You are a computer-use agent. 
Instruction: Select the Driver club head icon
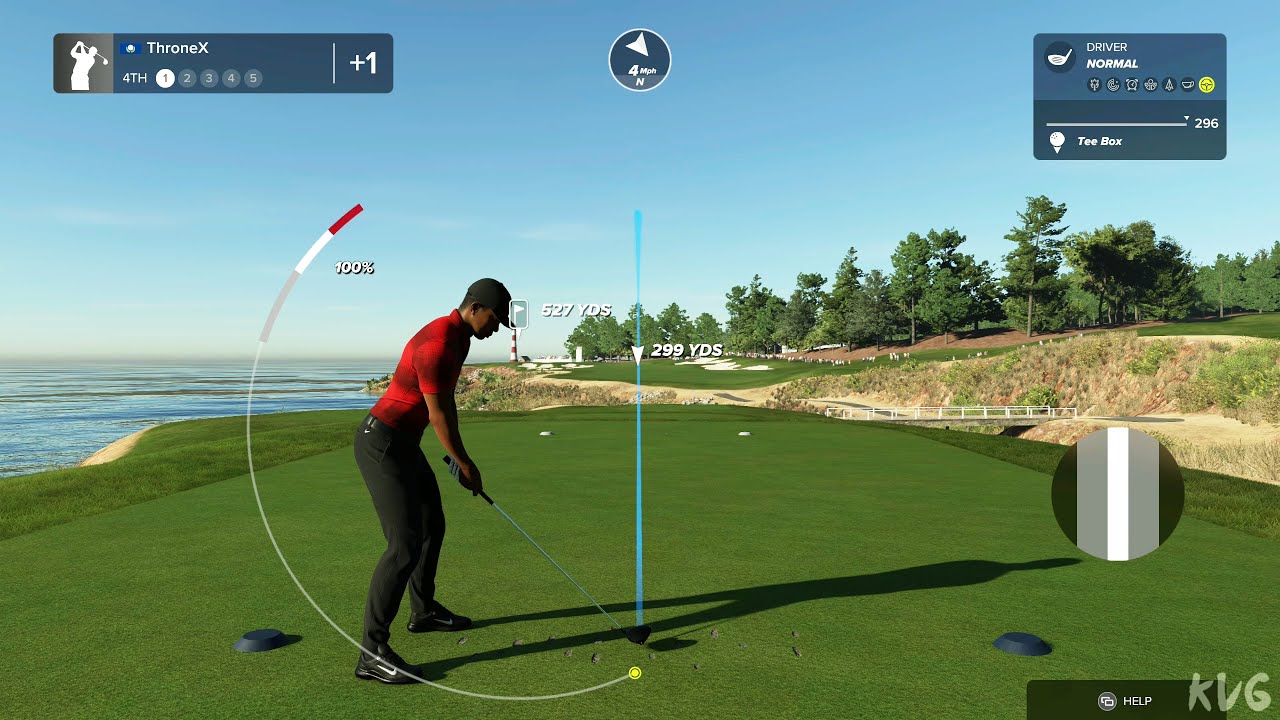pos(1058,57)
